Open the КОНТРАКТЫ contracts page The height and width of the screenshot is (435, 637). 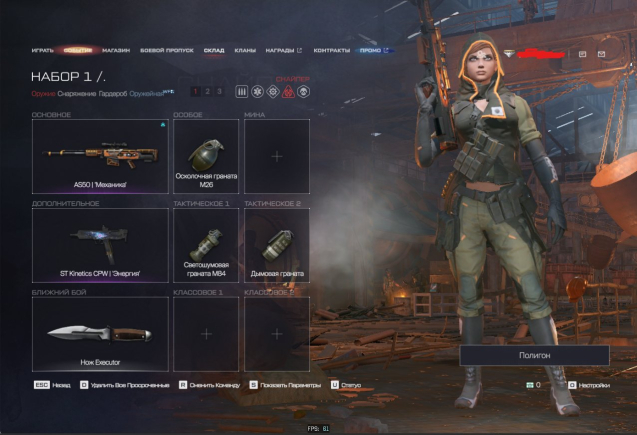331,50
